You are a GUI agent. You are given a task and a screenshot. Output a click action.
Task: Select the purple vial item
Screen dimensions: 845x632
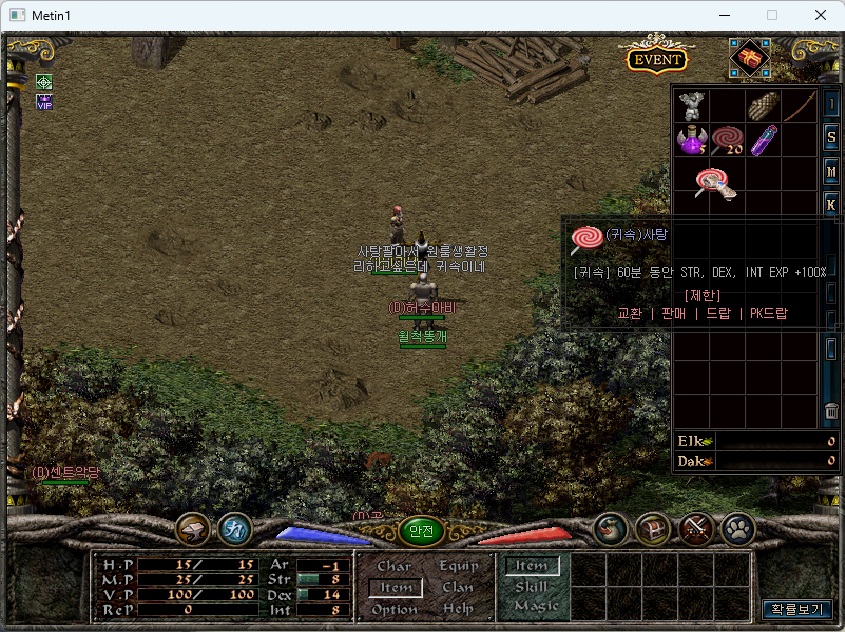[763, 140]
